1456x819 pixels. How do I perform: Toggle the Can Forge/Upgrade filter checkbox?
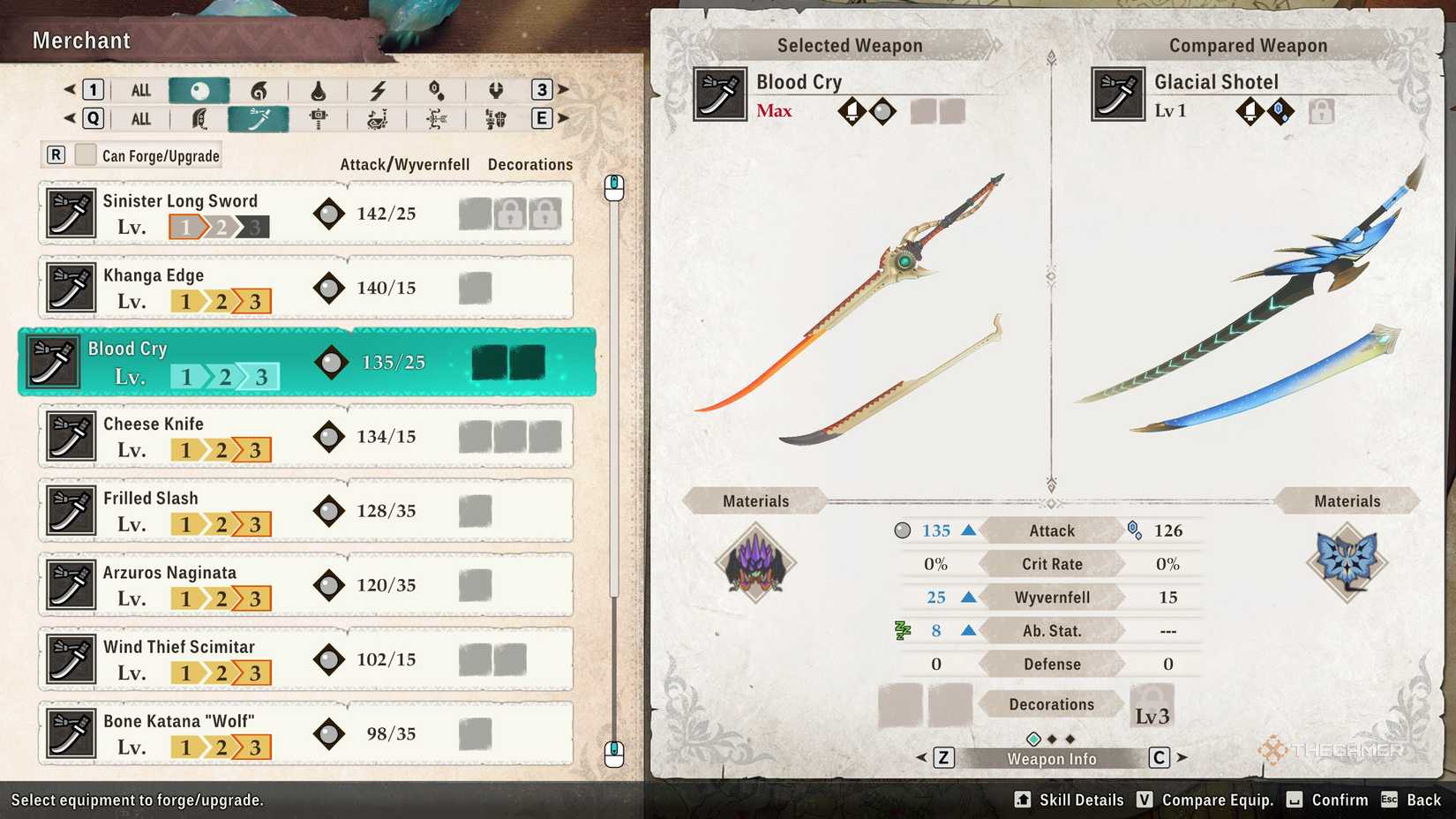click(86, 154)
